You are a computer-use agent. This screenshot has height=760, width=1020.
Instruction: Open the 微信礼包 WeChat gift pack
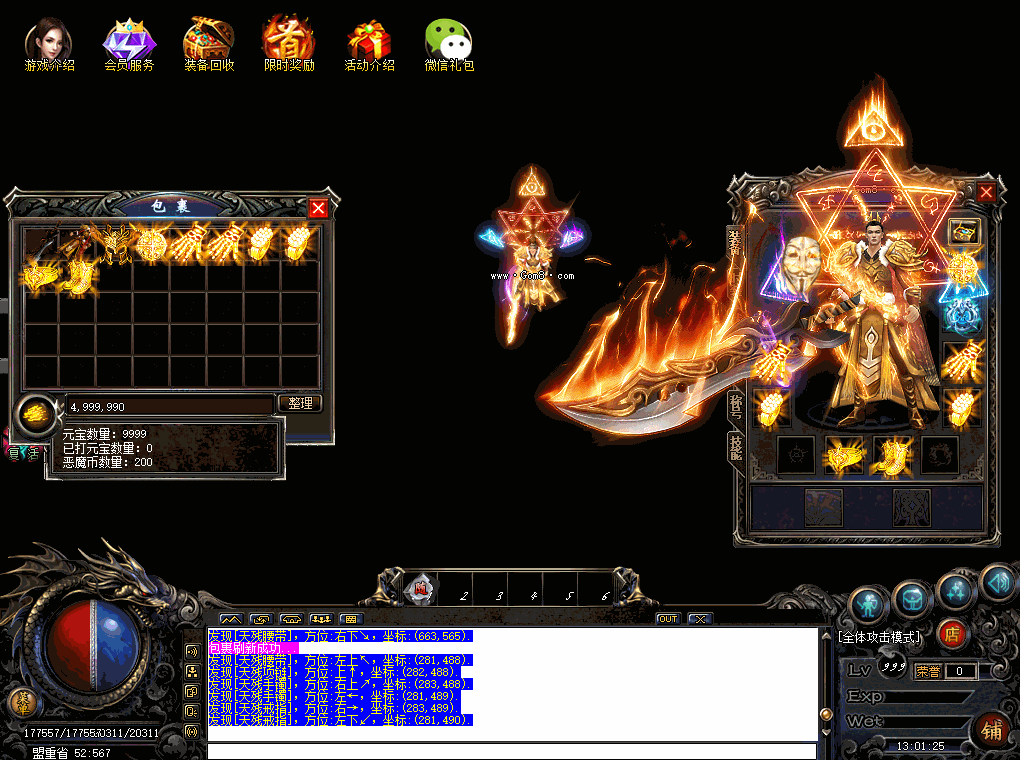pos(449,44)
